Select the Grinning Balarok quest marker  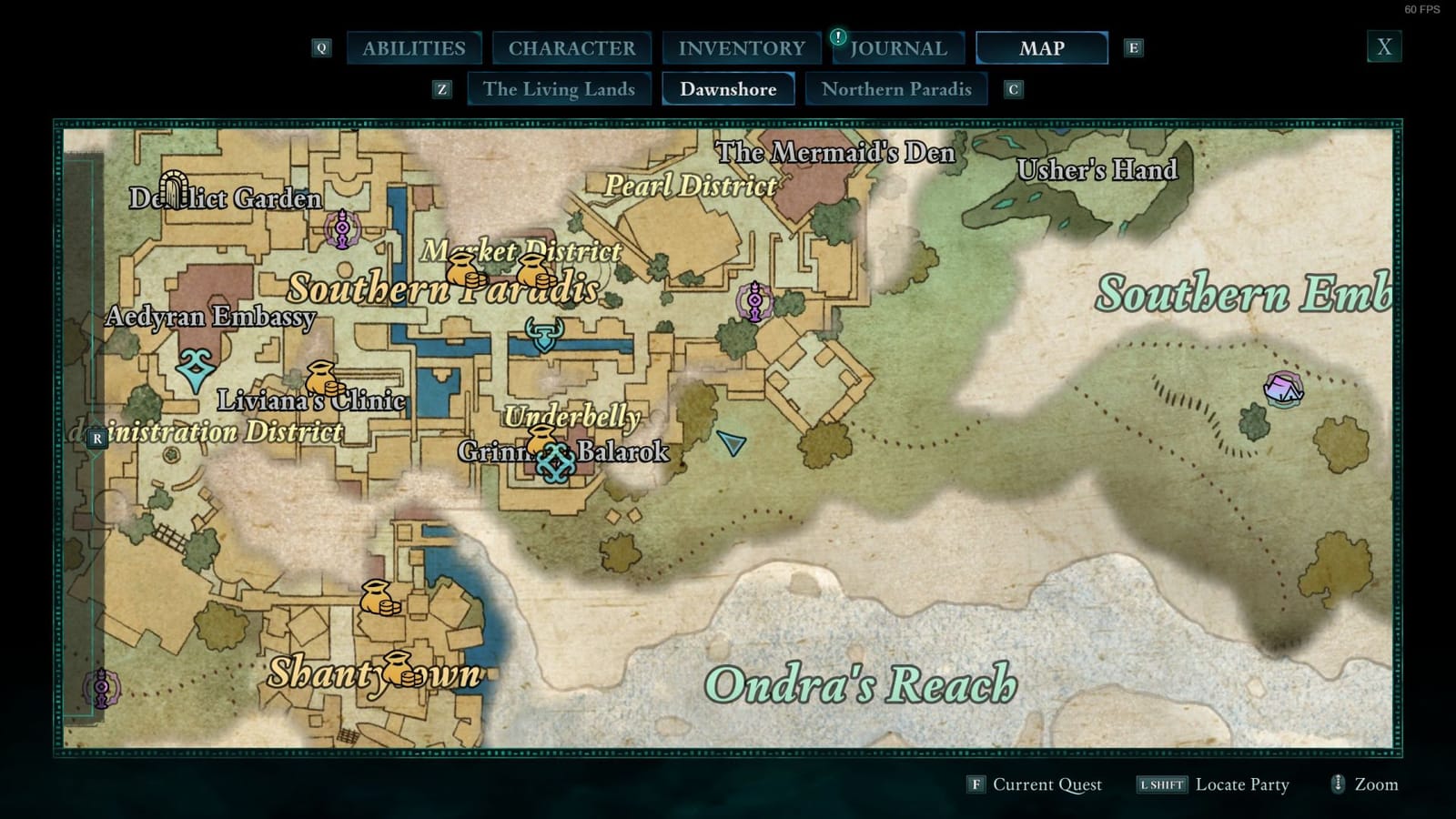coord(555,463)
